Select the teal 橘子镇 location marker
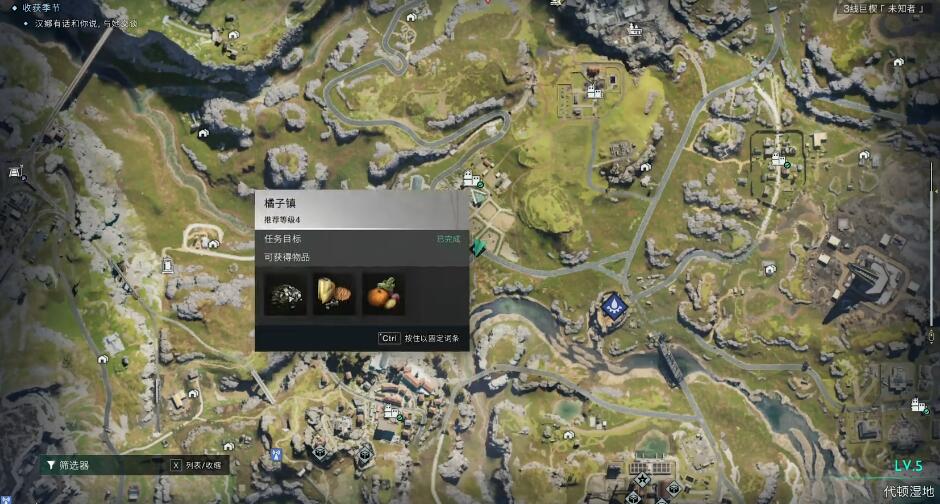940x504 pixels. click(481, 244)
